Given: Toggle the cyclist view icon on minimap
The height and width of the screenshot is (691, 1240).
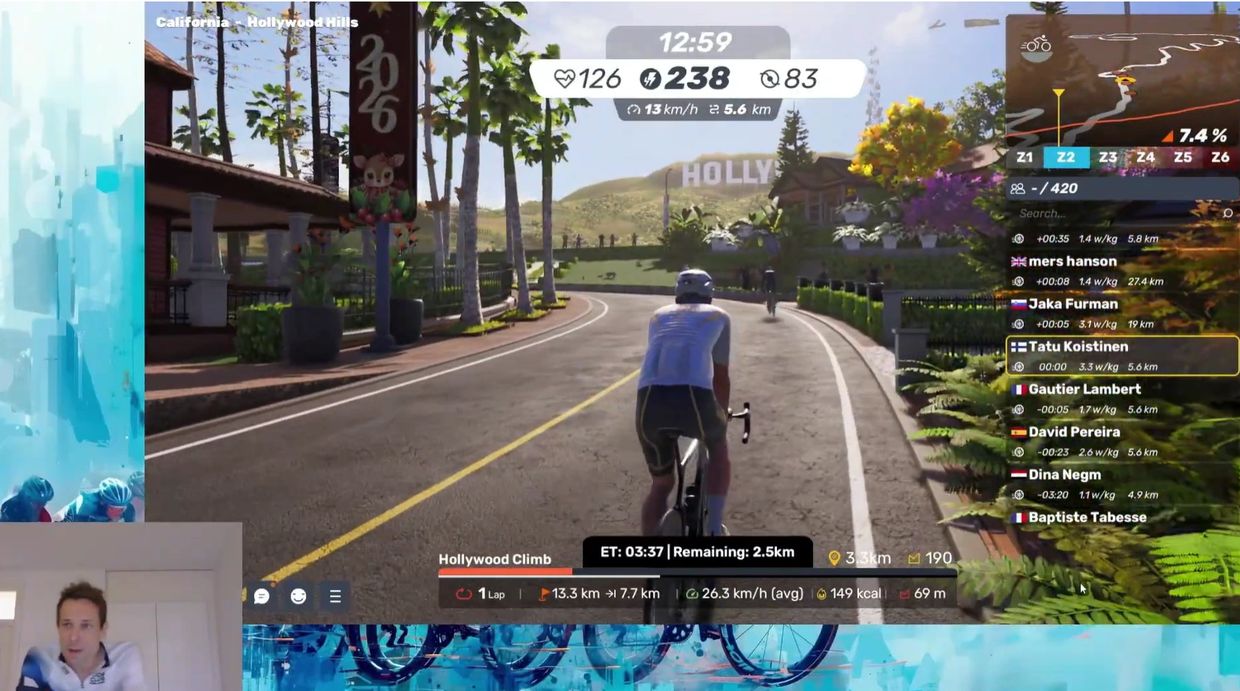Looking at the screenshot, I should tap(1036, 47).
